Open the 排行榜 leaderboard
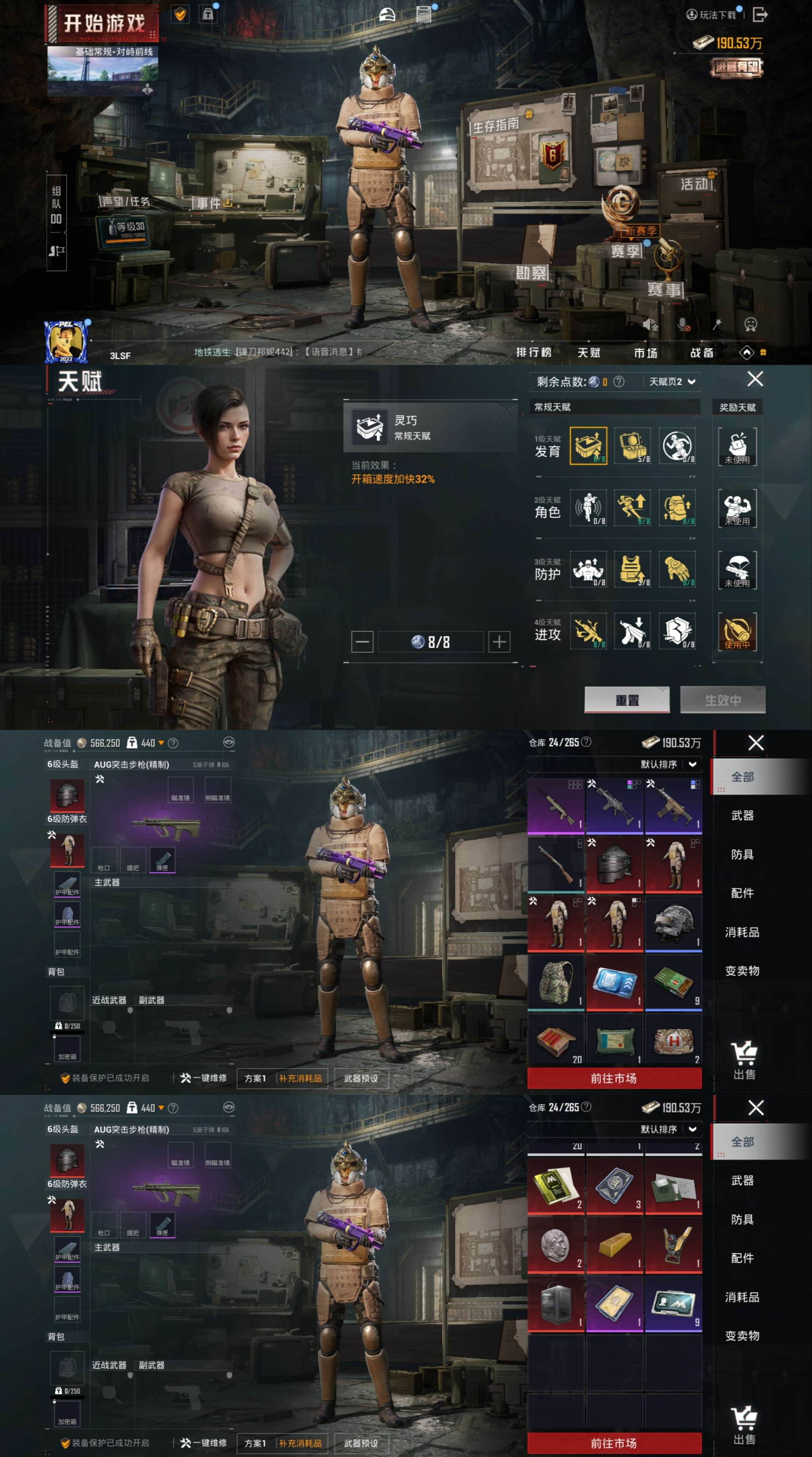812x1457 pixels. tap(533, 352)
